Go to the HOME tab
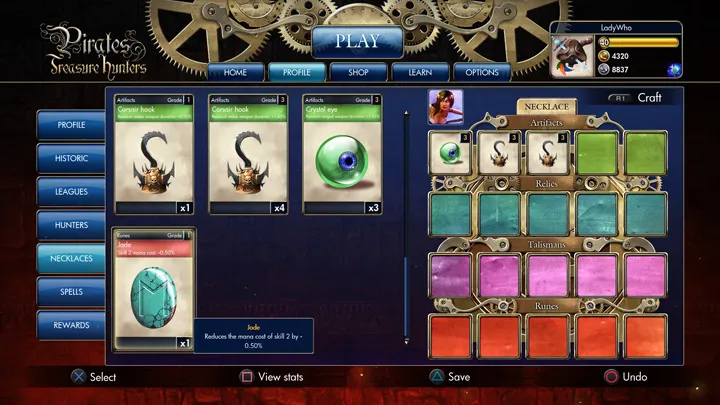 (235, 72)
